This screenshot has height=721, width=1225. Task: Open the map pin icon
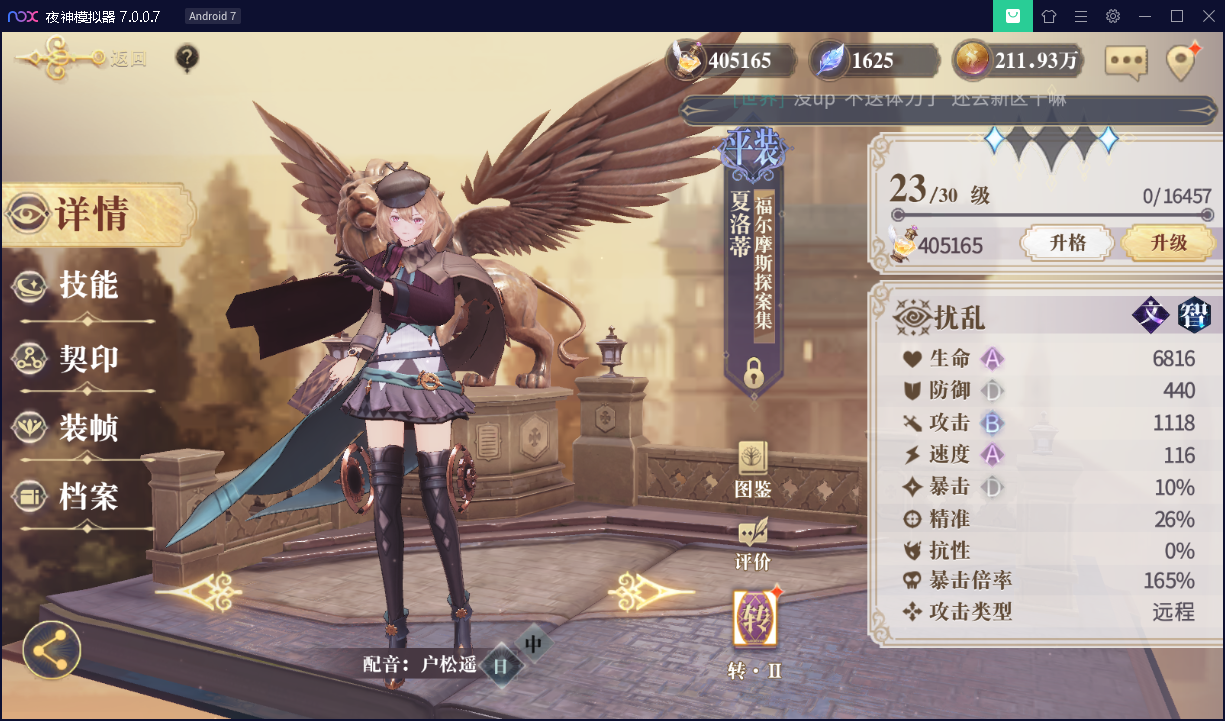(x=1182, y=61)
